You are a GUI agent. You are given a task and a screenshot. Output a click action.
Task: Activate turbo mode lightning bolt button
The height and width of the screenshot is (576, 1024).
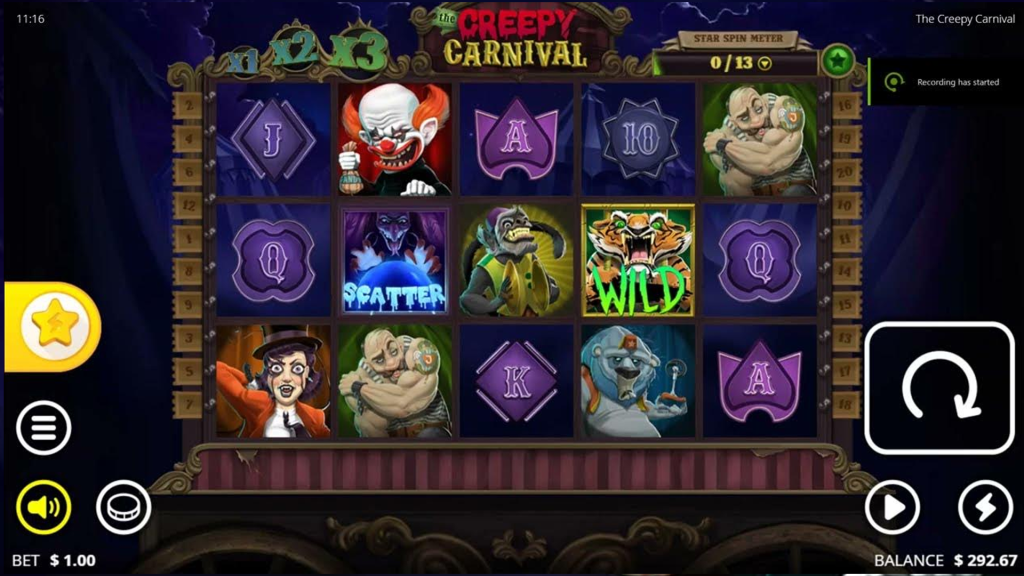[x=985, y=508]
